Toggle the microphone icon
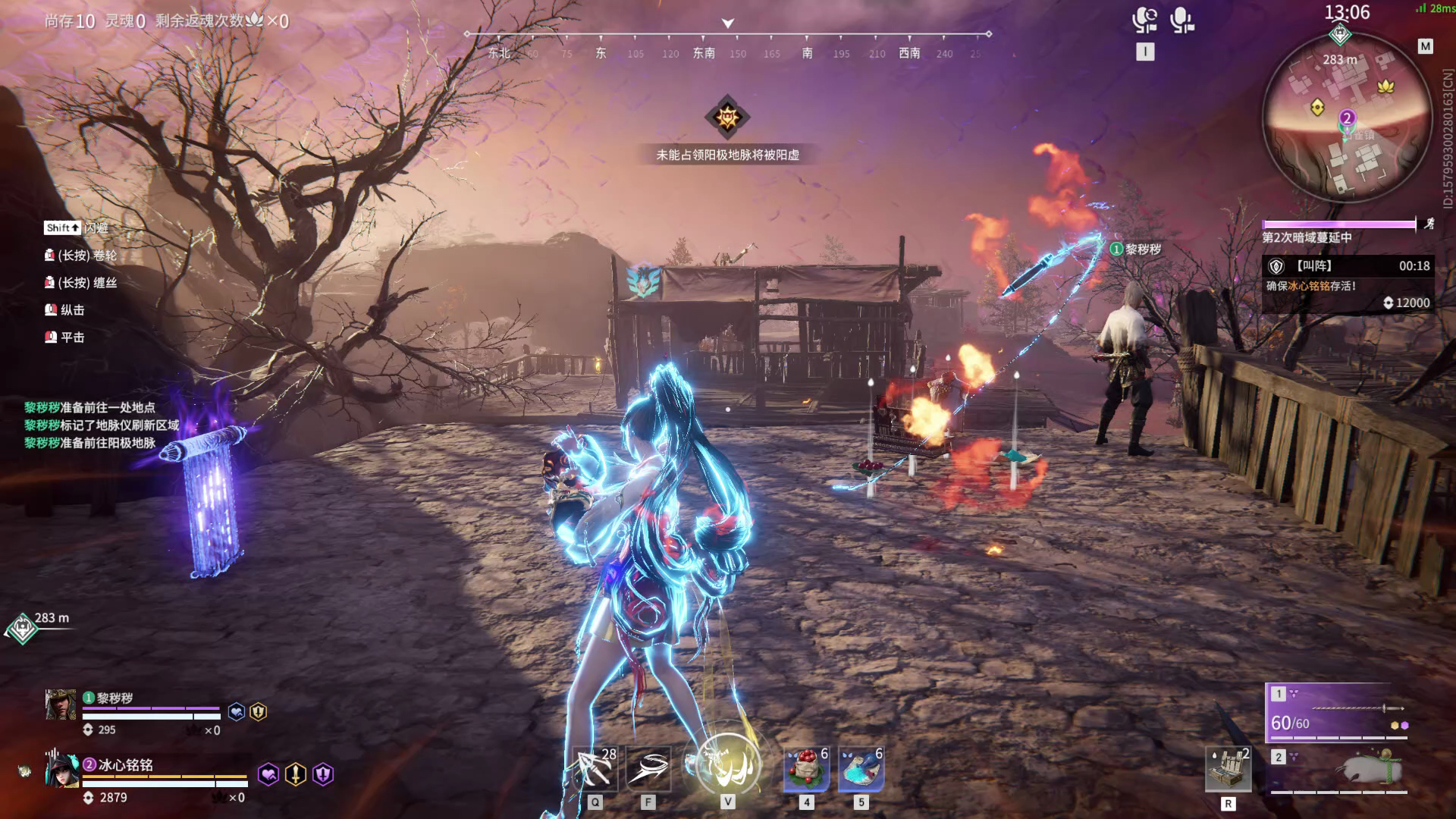Viewport: 1456px width, 819px height. point(1181,20)
